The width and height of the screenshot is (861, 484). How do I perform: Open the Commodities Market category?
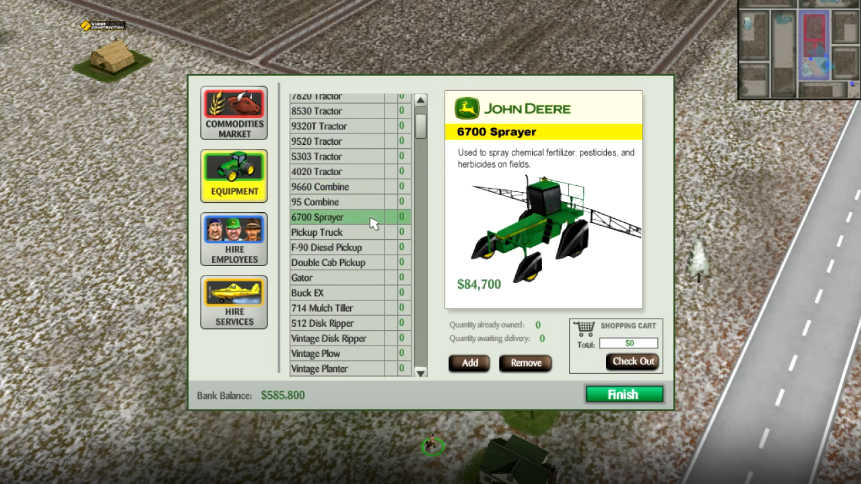coord(234,113)
